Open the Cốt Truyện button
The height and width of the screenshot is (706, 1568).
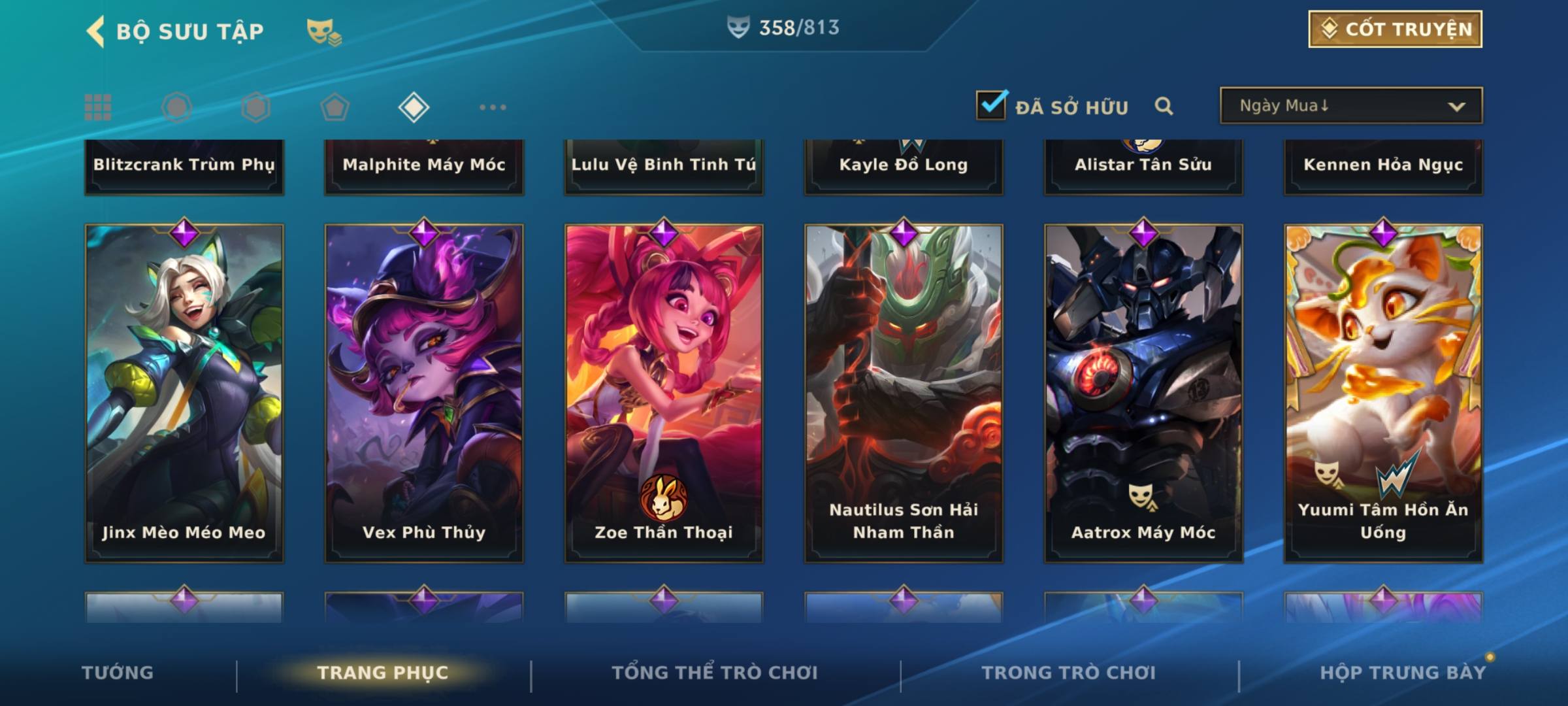pyautogui.click(x=1395, y=29)
